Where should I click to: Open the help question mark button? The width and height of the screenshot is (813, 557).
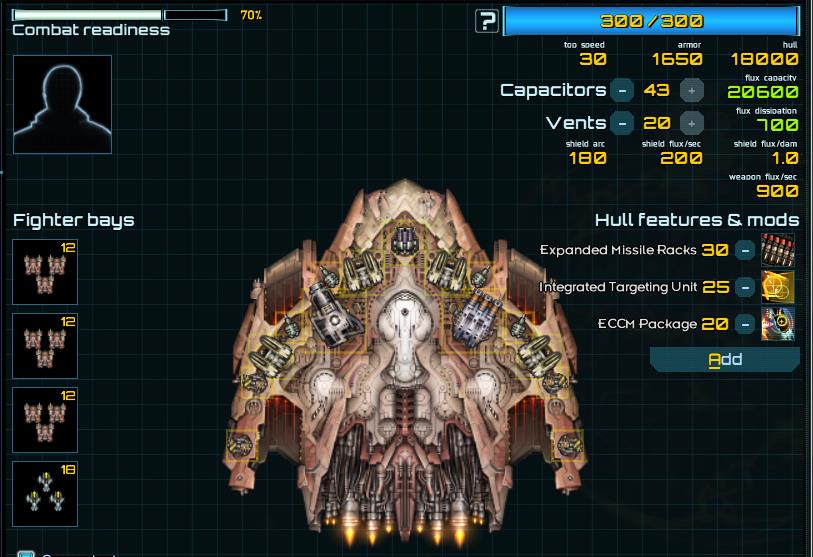click(x=487, y=21)
